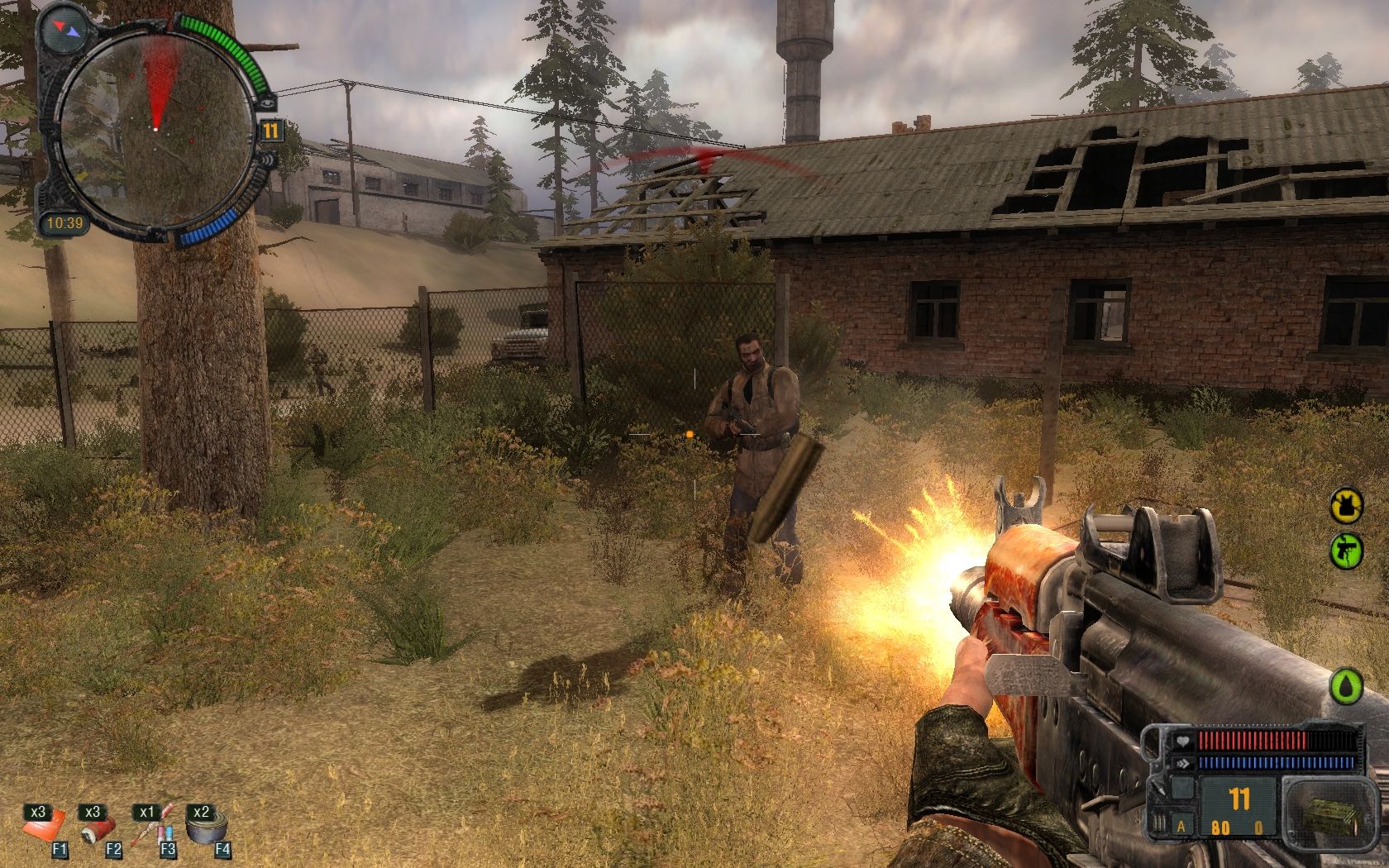The height and width of the screenshot is (868, 1389).
Task: Click the stamina chevron icon on the HUD
Action: pos(1183,762)
